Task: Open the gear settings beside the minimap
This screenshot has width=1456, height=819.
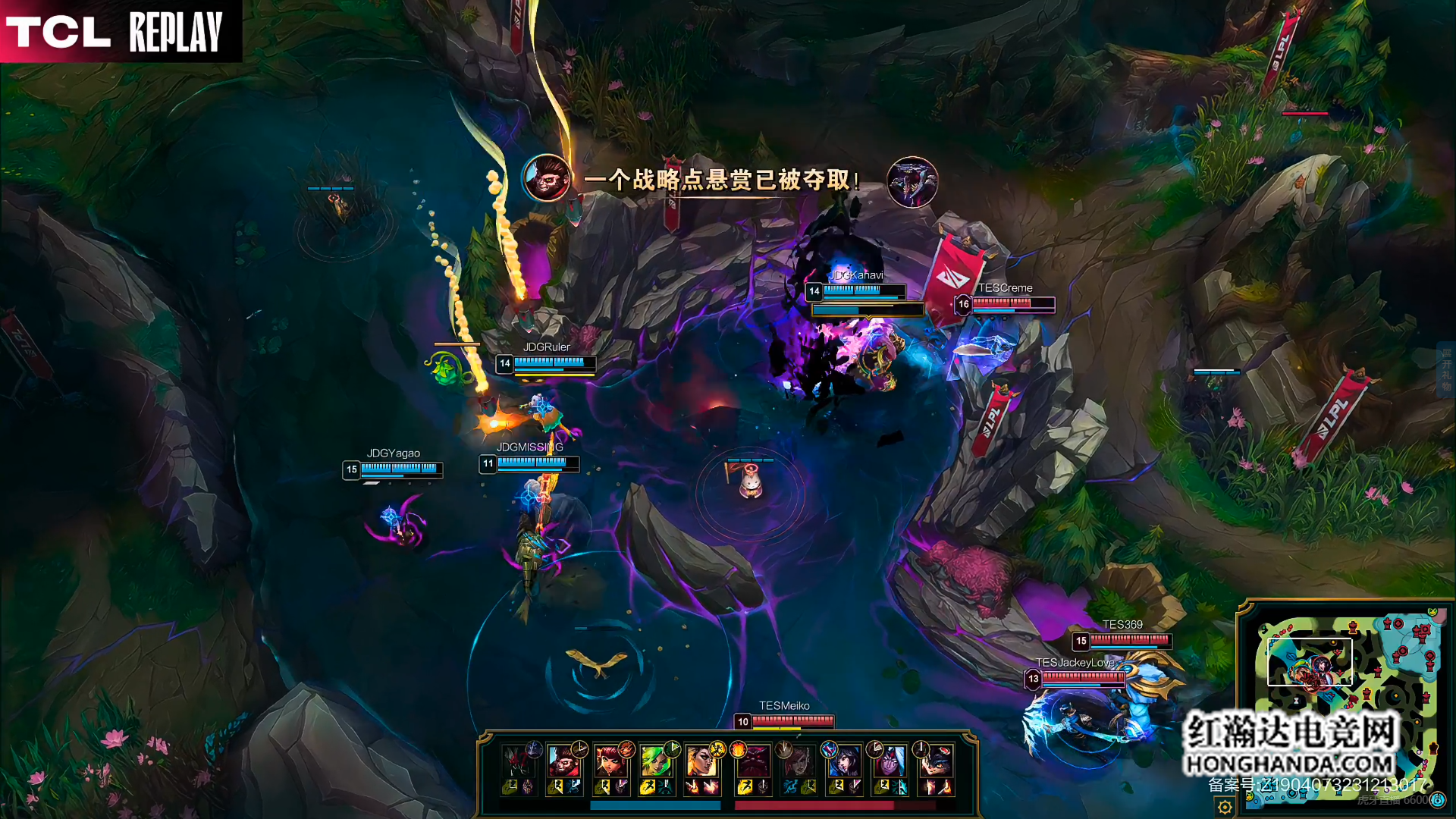Action: [1224, 807]
